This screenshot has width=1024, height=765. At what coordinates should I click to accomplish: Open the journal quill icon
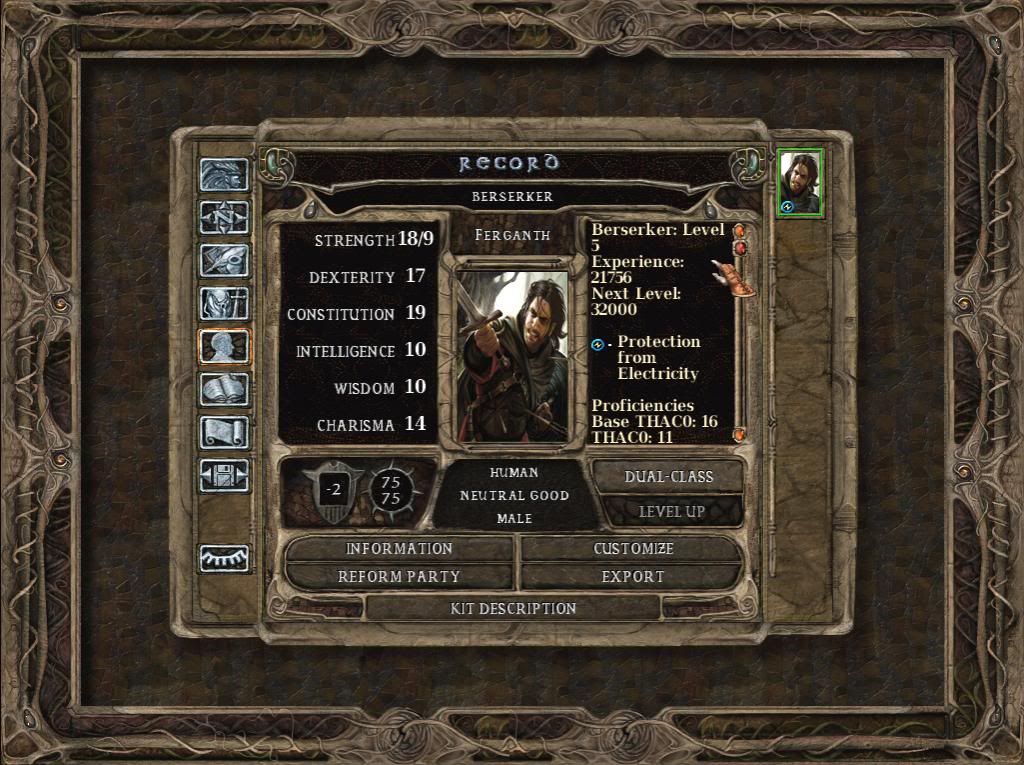point(224,260)
